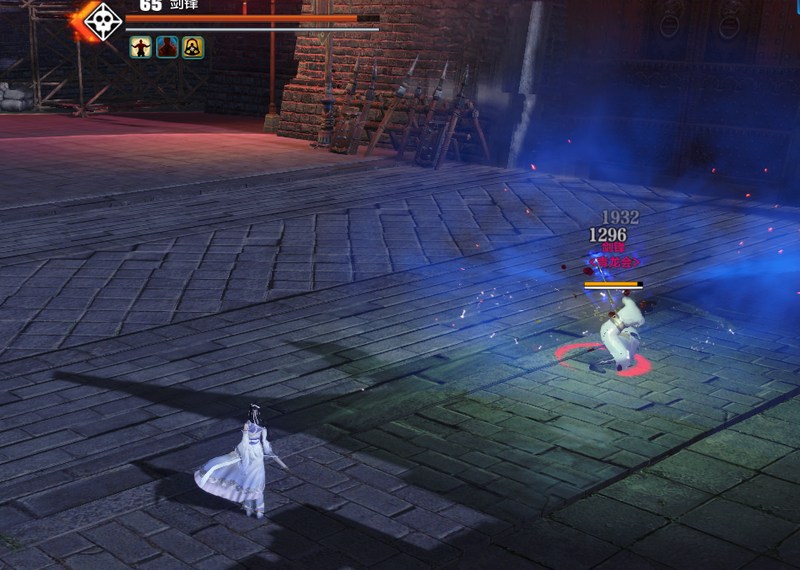The height and width of the screenshot is (570, 800).
Task: Click the yellow hooded figure buff icon
Action: click(x=193, y=47)
